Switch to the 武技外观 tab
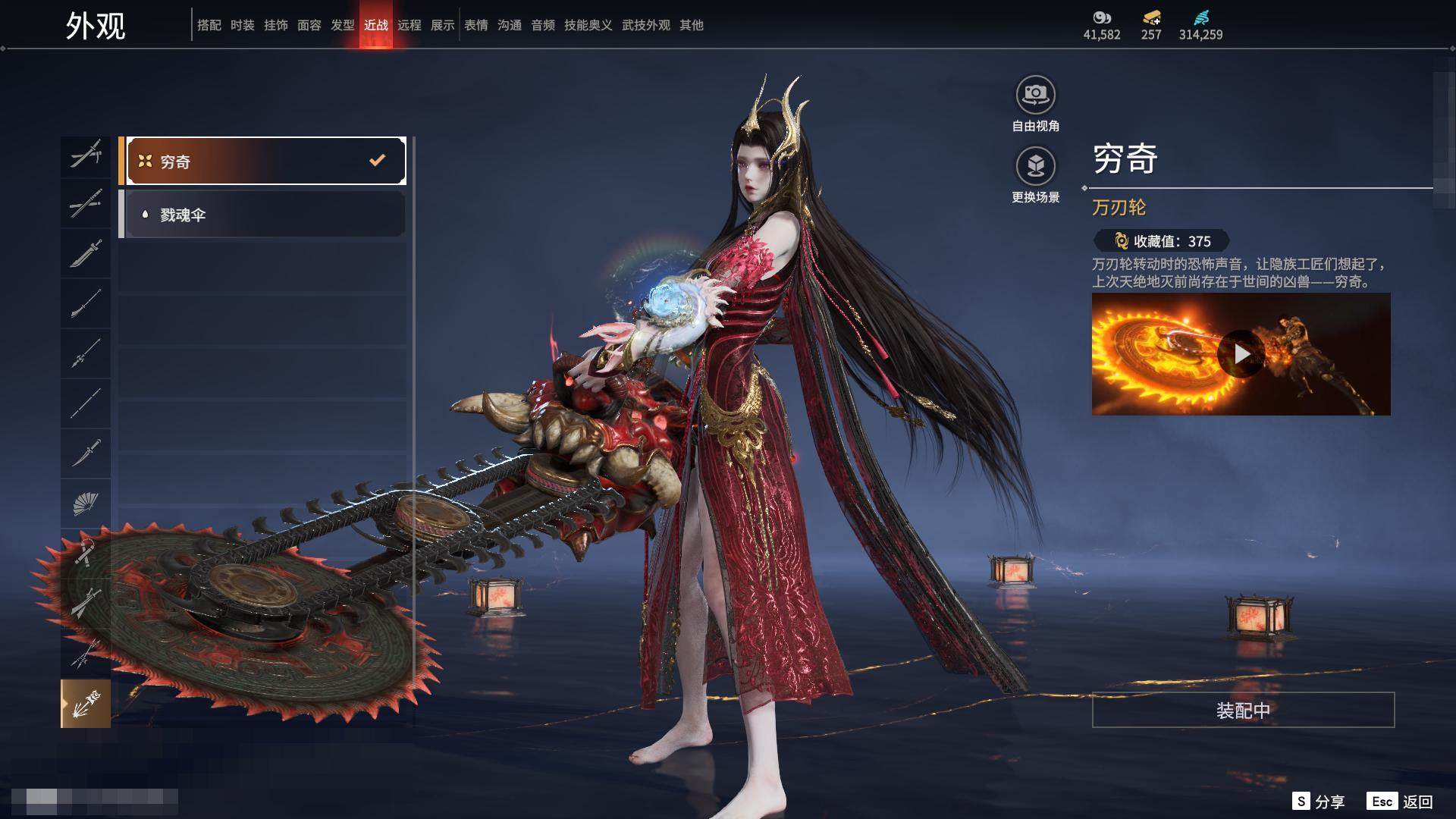The height and width of the screenshot is (819, 1456). coord(646,25)
